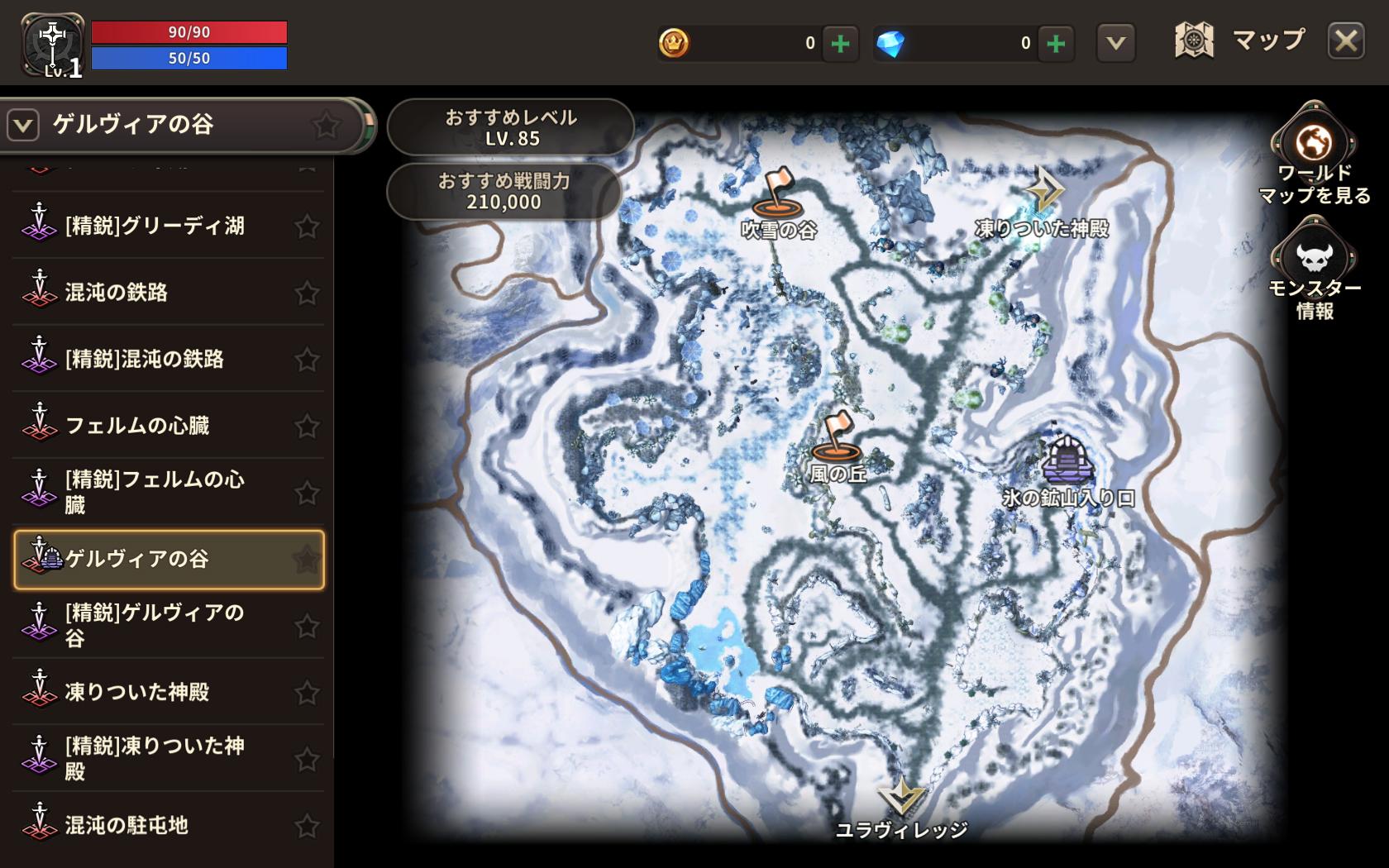The width and height of the screenshot is (1389, 868).
Task: Collapse the ゲルヴィアの谷 region header
Action: [x=23, y=126]
